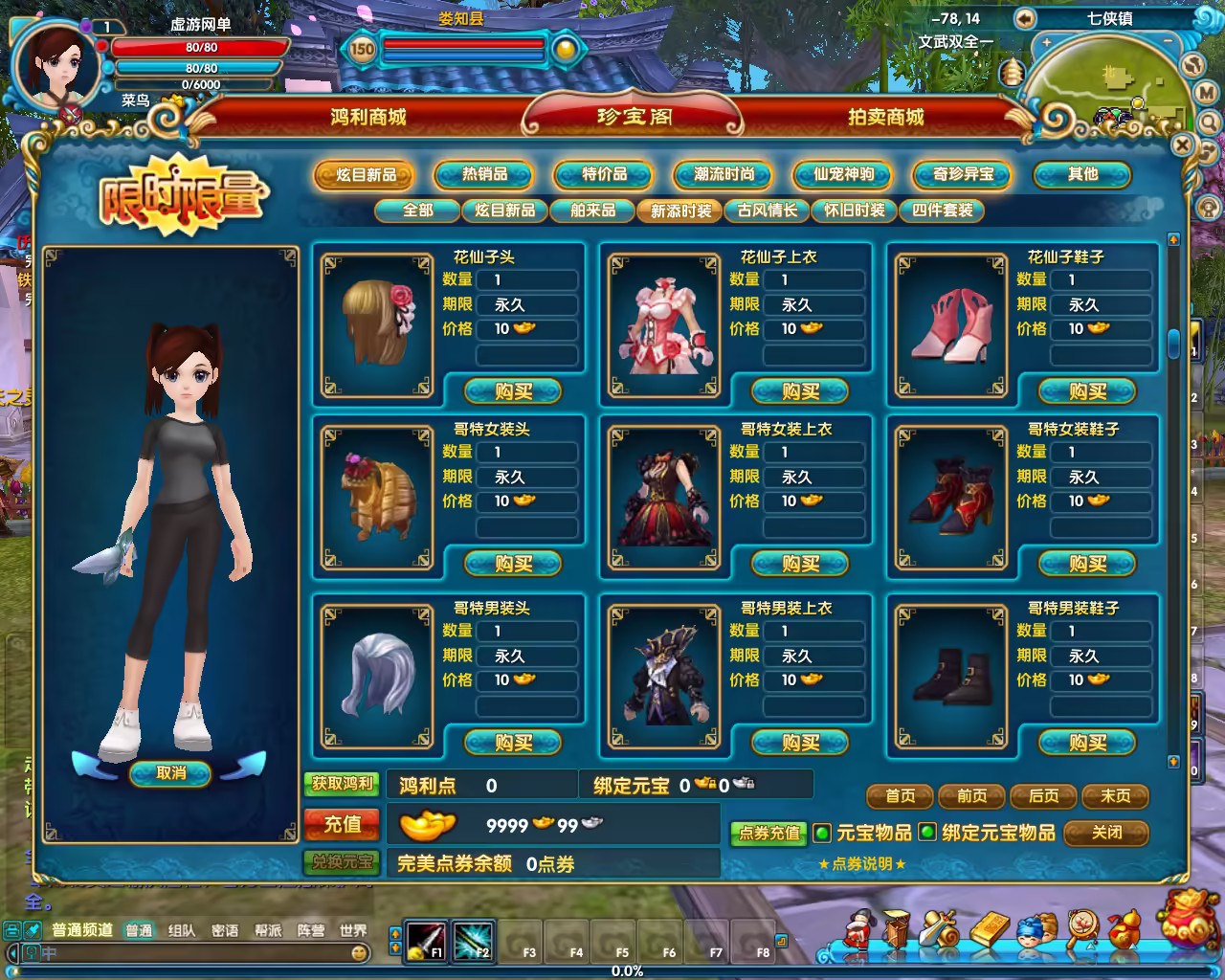The height and width of the screenshot is (980, 1225).
Task: Close the shop with 关闭 button
Action: pyautogui.click(x=1106, y=833)
